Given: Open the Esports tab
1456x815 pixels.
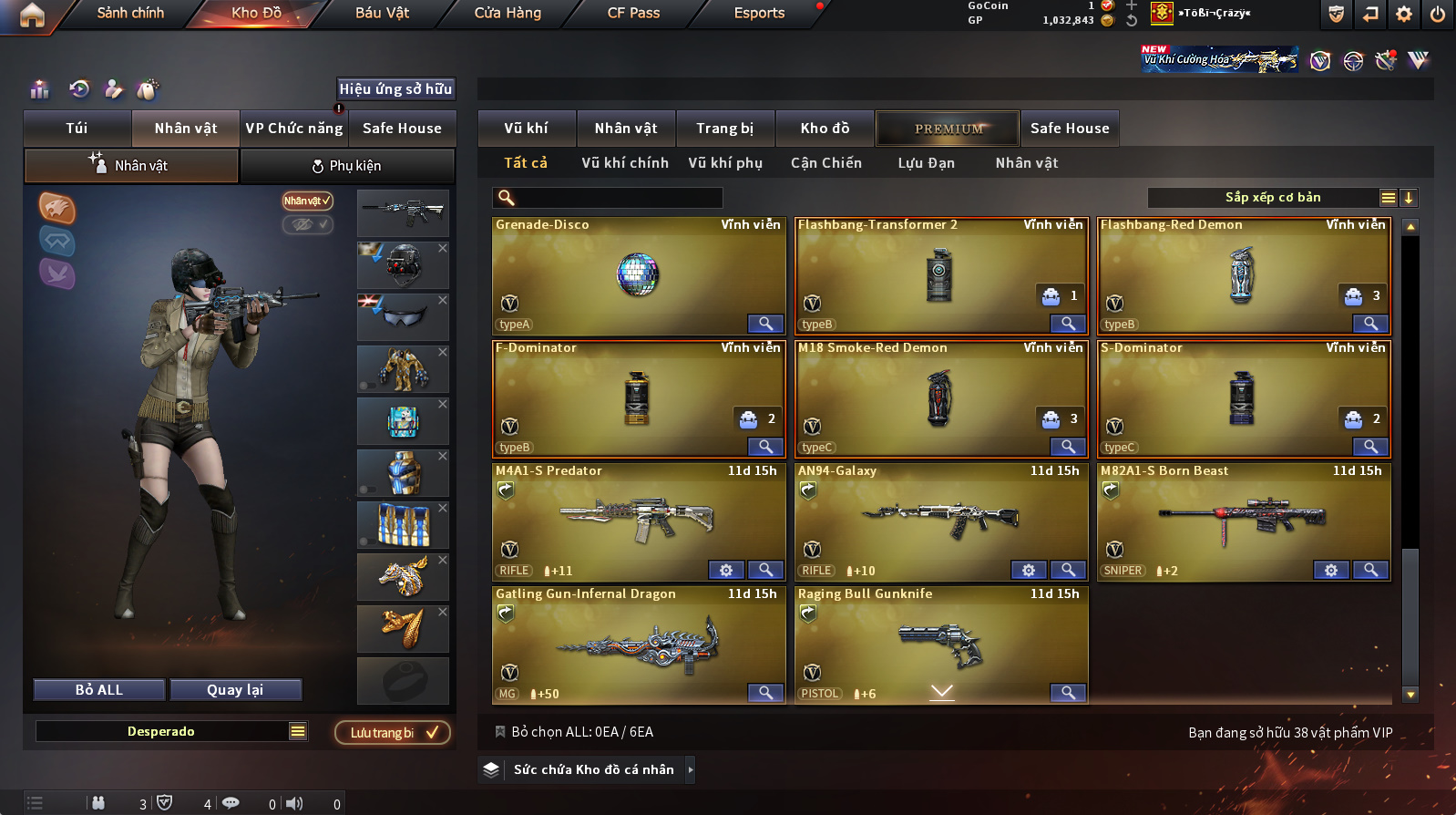Looking at the screenshot, I should click(x=759, y=13).
